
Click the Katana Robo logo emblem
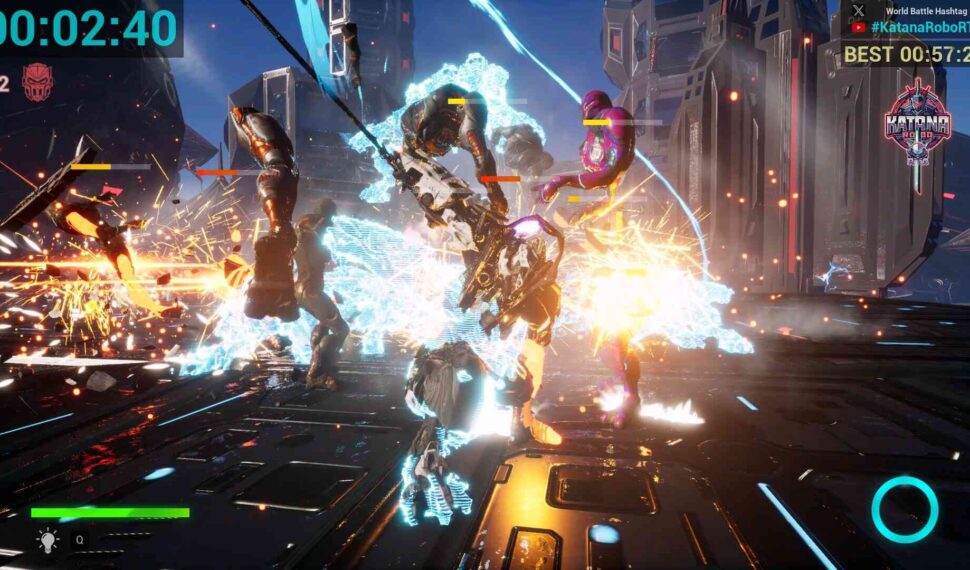917,122
